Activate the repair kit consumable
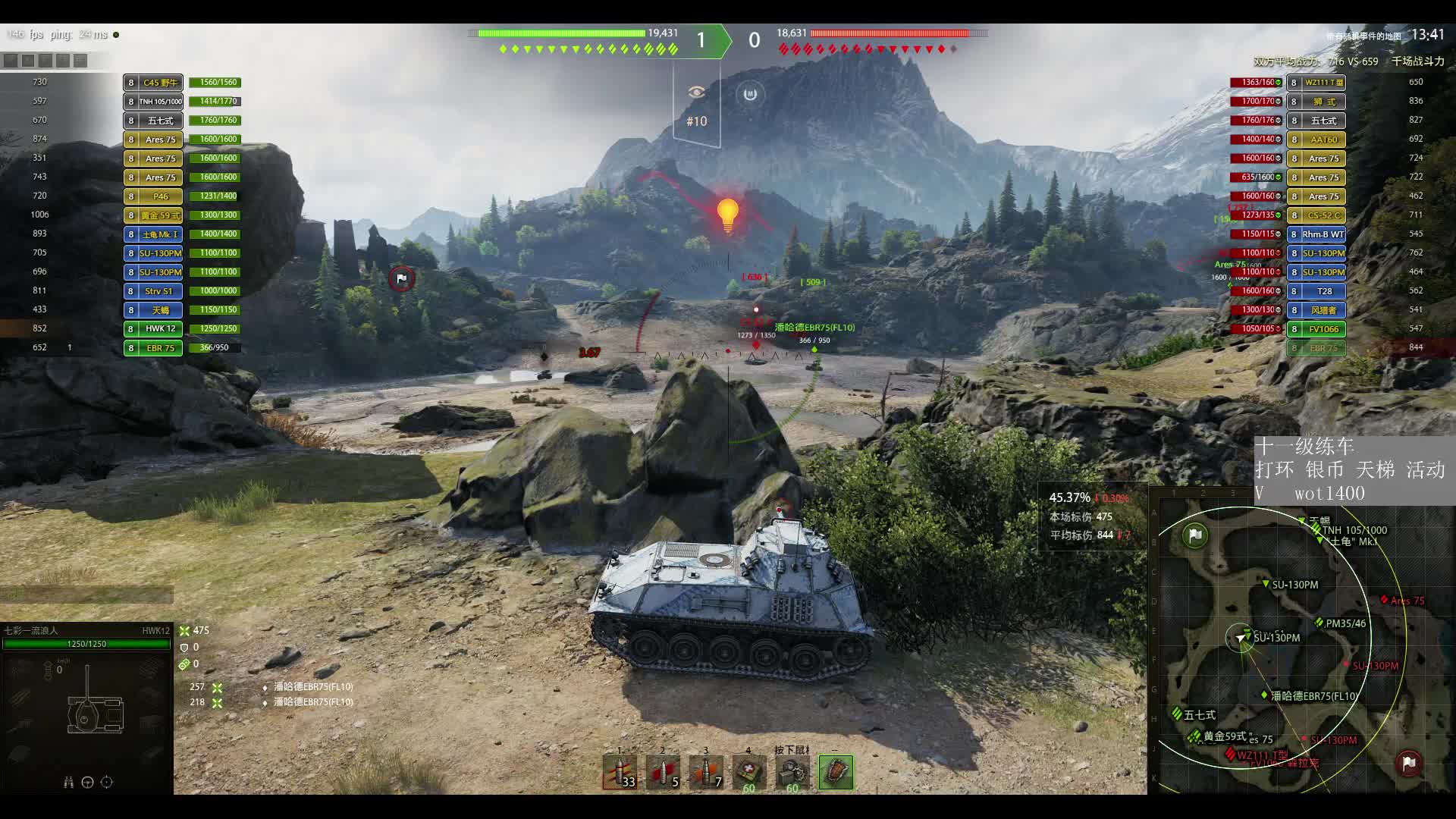The image size is (1456, 819). [x=792, y=773]
